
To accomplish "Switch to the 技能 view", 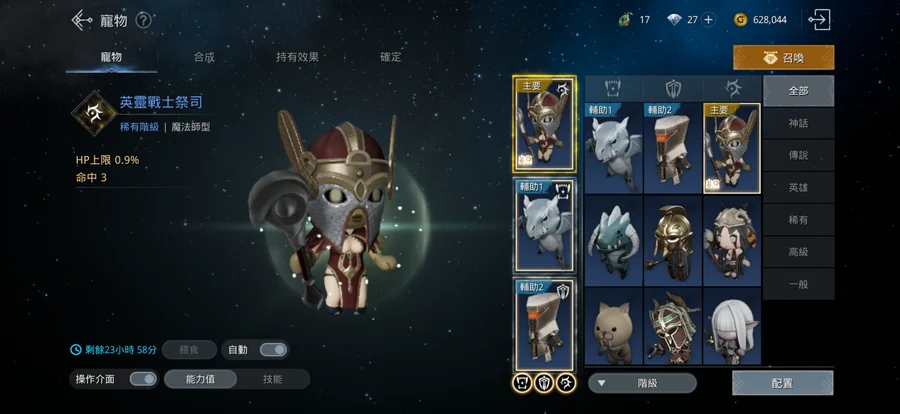I will 272,379.
